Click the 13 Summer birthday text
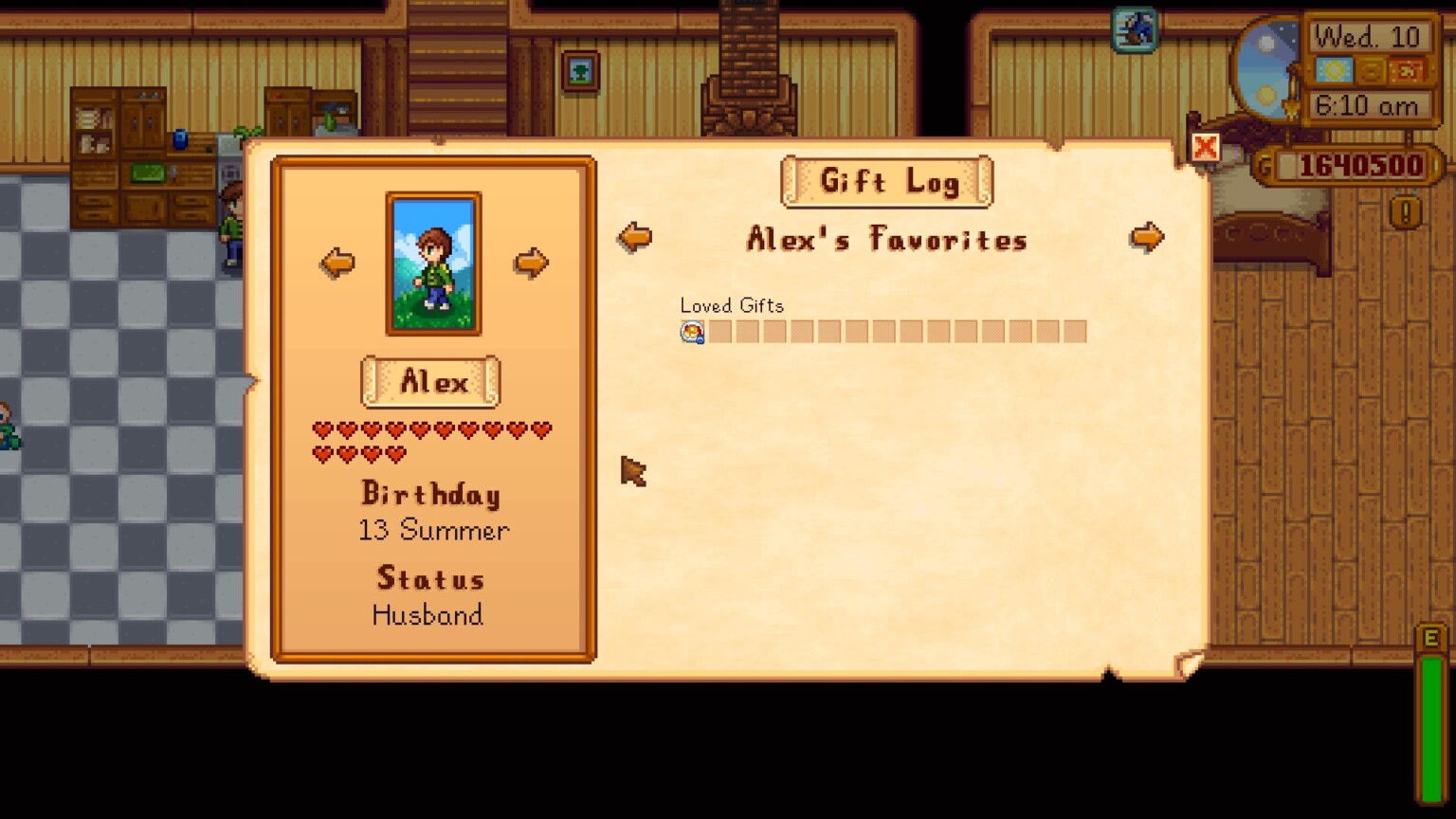Screen dimensions: 1456x819 [432, 531]
